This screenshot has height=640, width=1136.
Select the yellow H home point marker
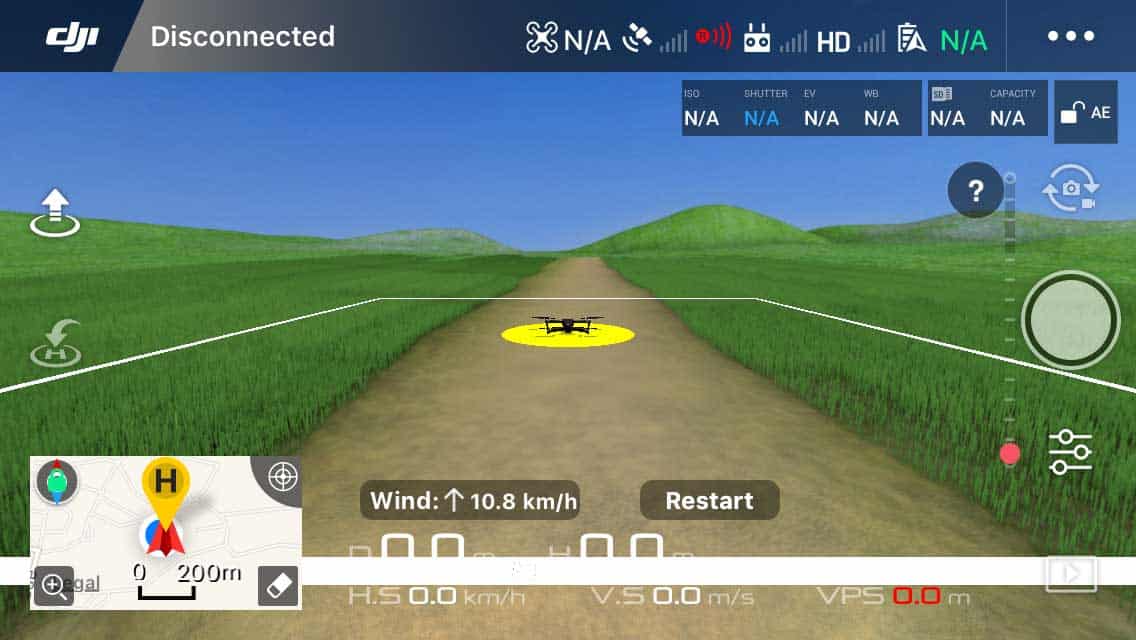[x=166, y=482]
